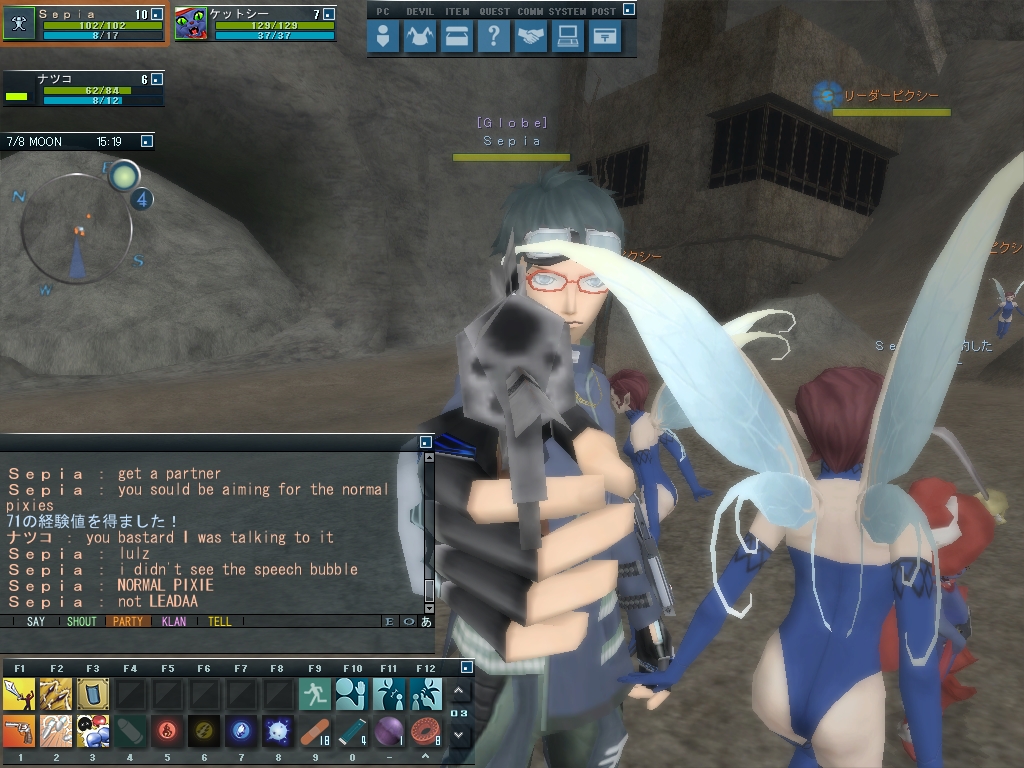Open the POST mailbox menu

click(x=605, y=37)
